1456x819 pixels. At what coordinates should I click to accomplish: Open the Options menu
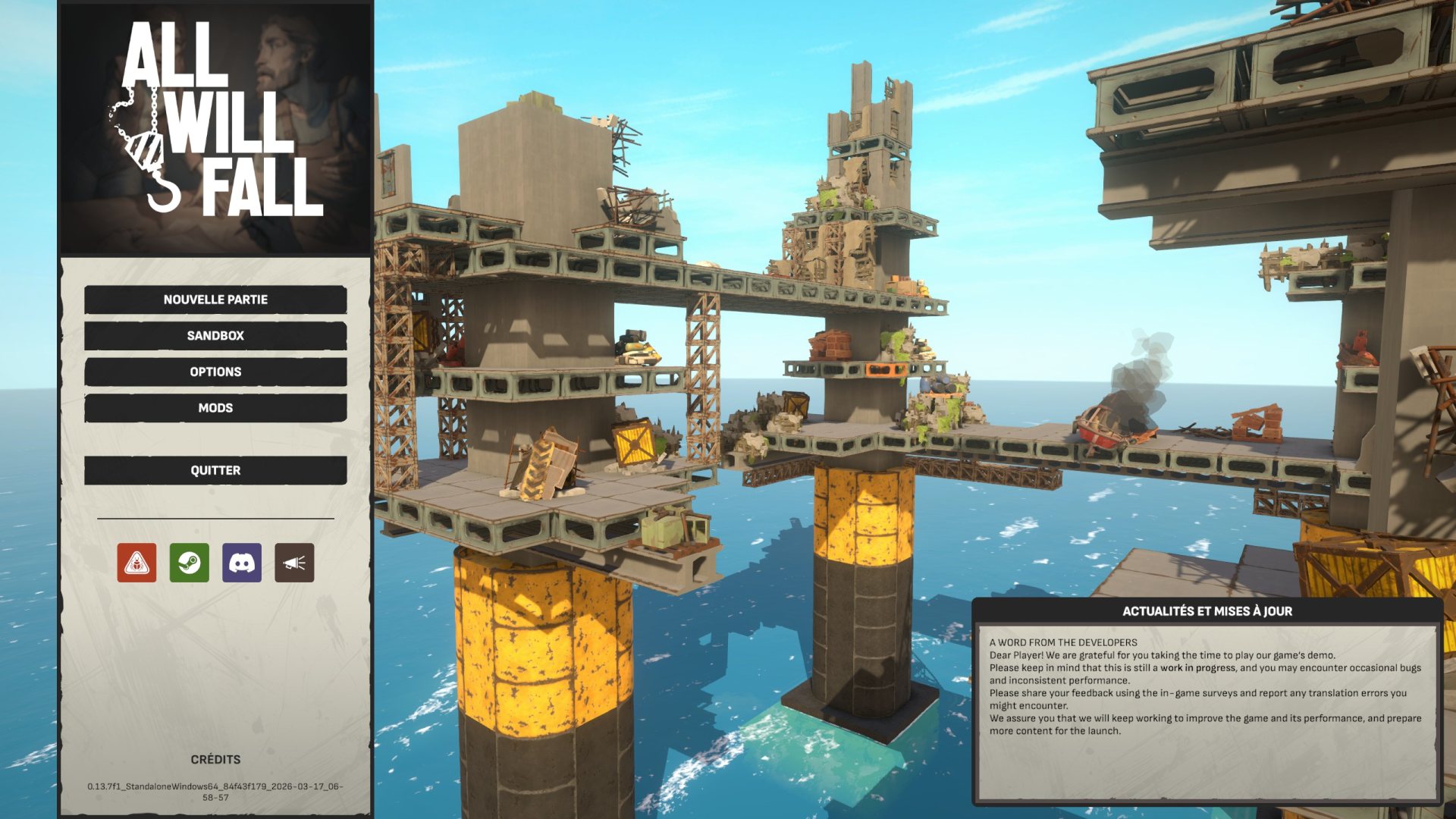tap(215, 372)
